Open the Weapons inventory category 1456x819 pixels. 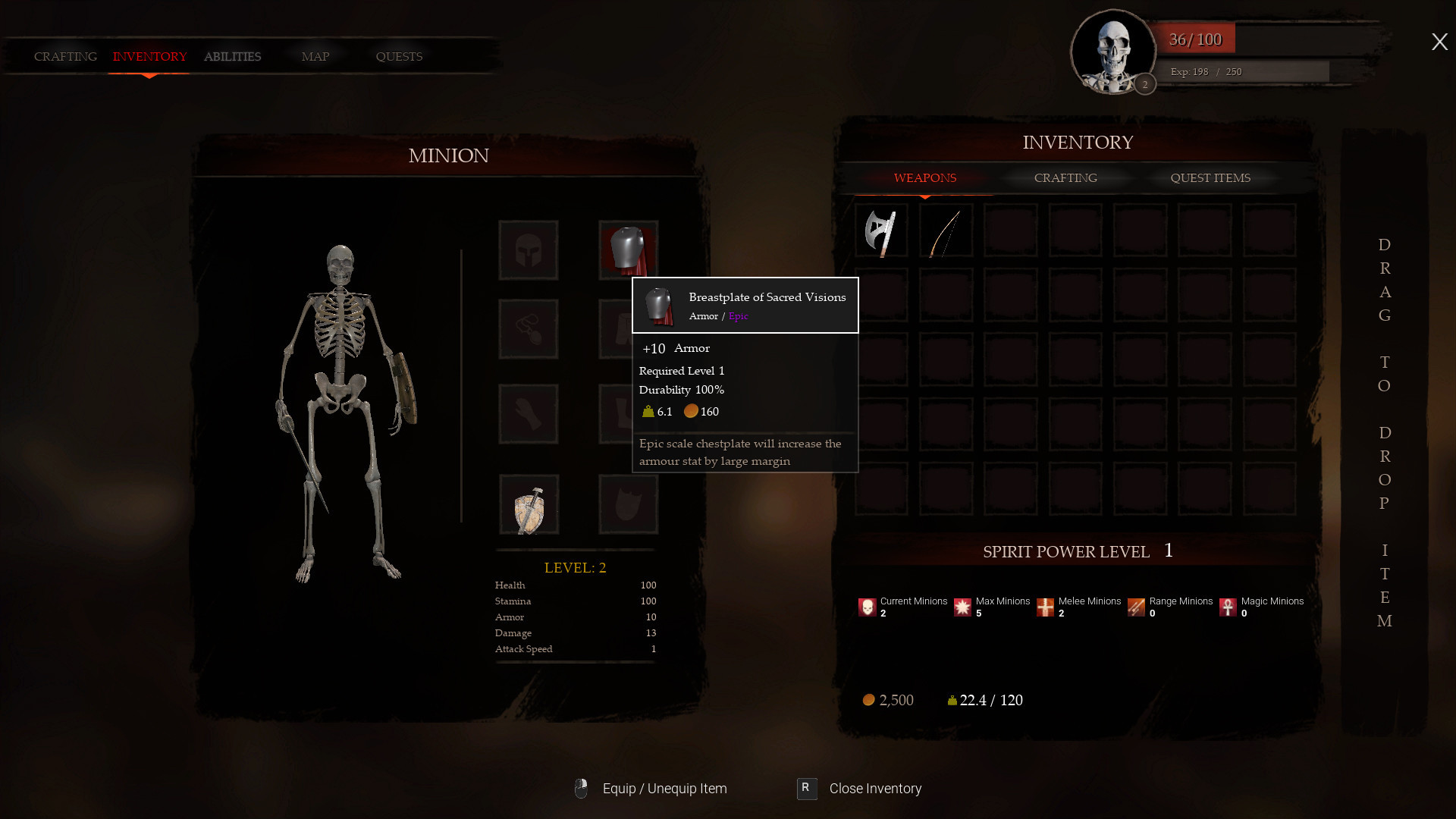(x=924, y=177)
